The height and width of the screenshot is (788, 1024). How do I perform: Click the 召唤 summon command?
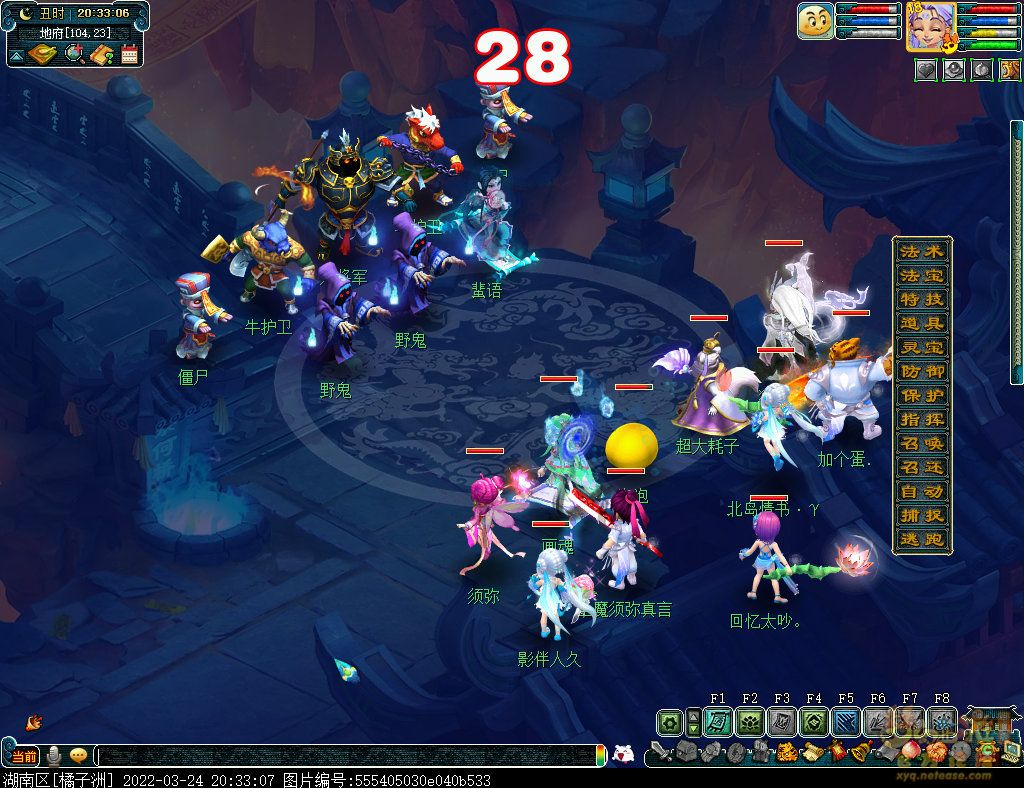921,443
